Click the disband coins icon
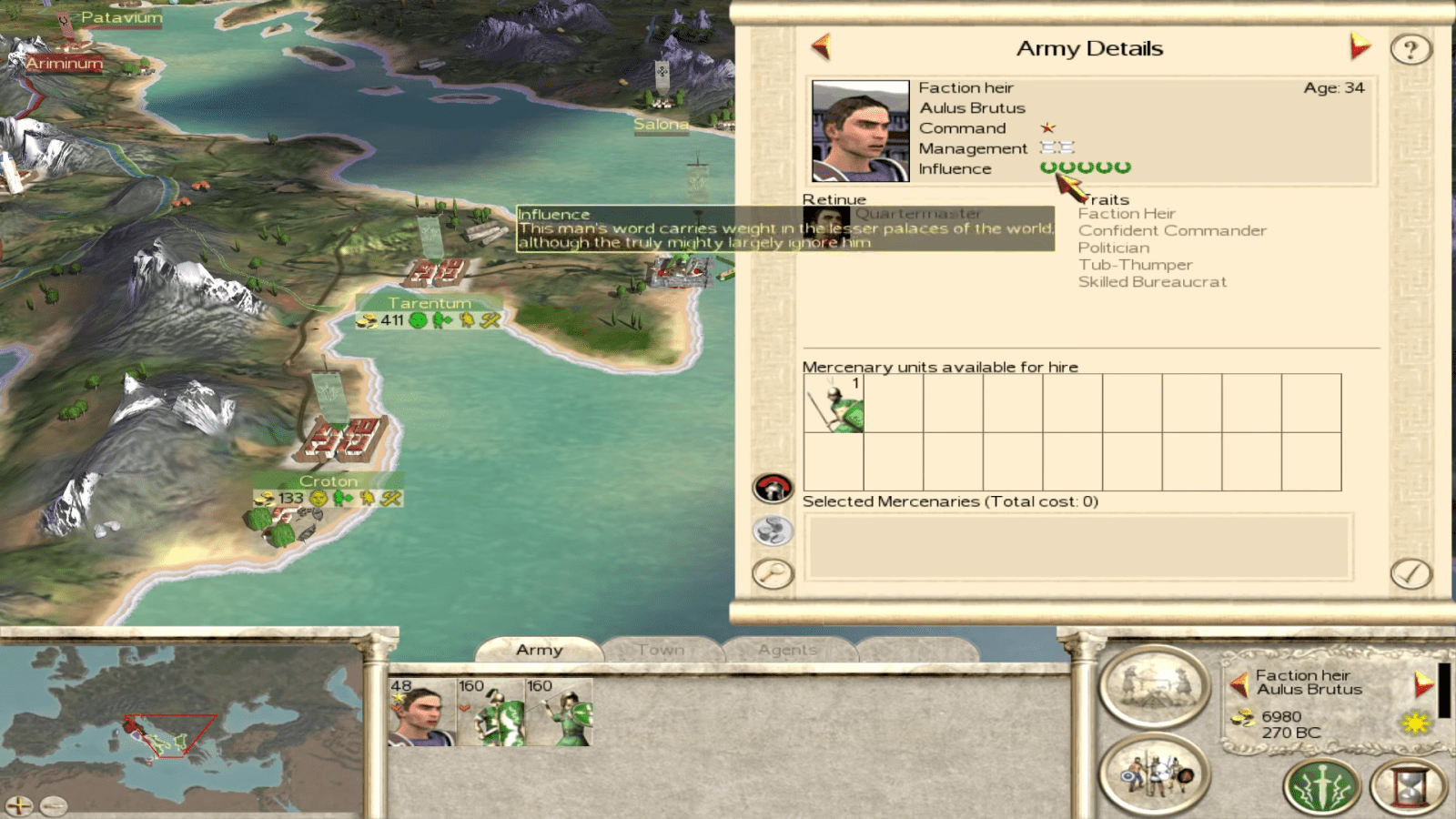The image size is (1456, 819). pos(771,531)
